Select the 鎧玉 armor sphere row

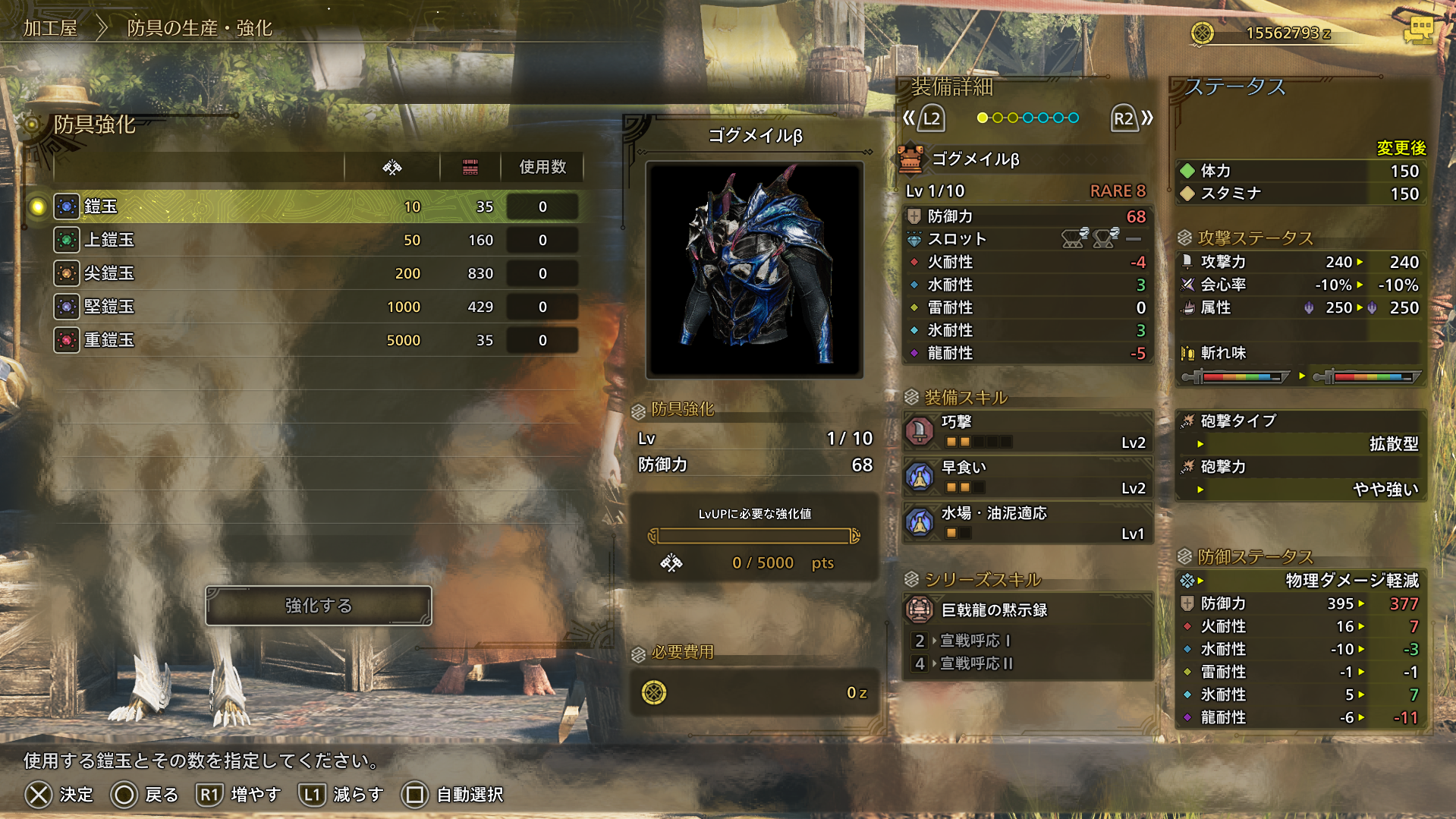click(315, 206)
